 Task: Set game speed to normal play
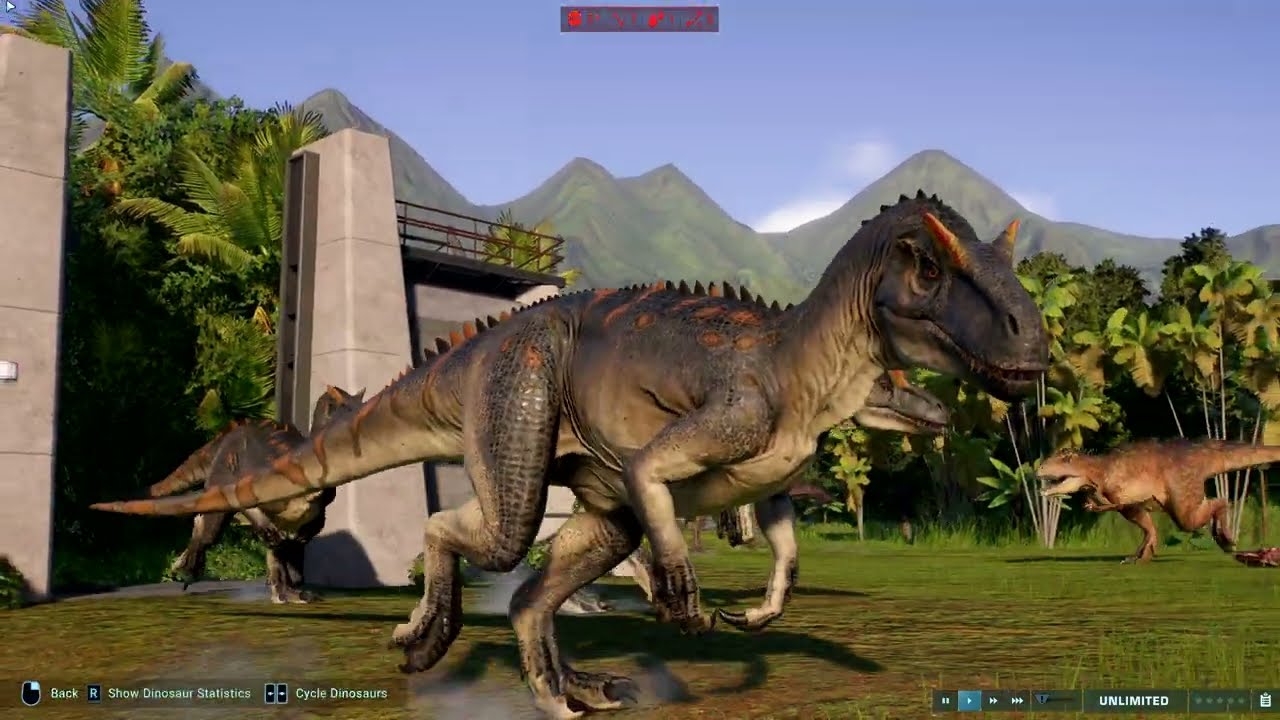click(x=969, y=701)
